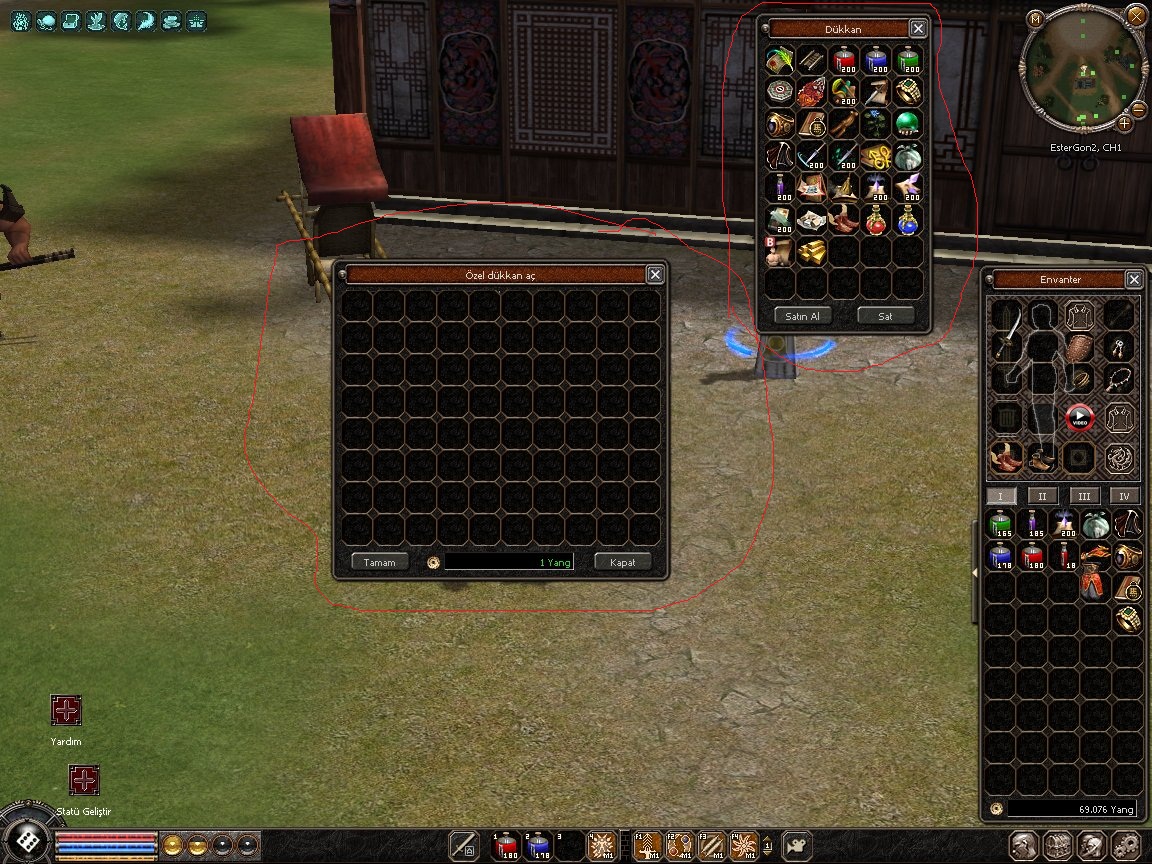Click the red Video button in equipment
The image size is (1152, 864).
pos(1079,418)
